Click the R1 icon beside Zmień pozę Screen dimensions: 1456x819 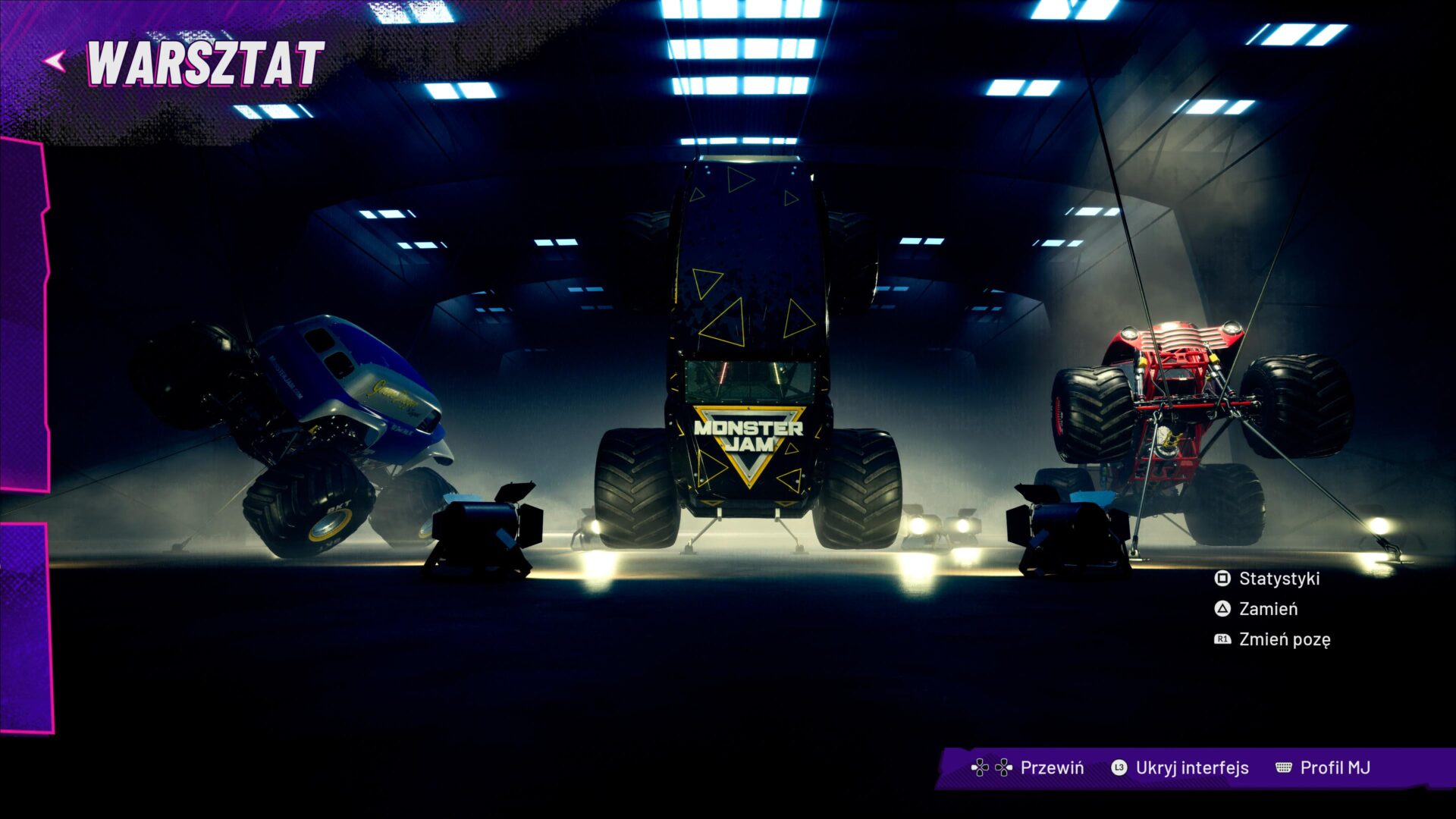1222,639
